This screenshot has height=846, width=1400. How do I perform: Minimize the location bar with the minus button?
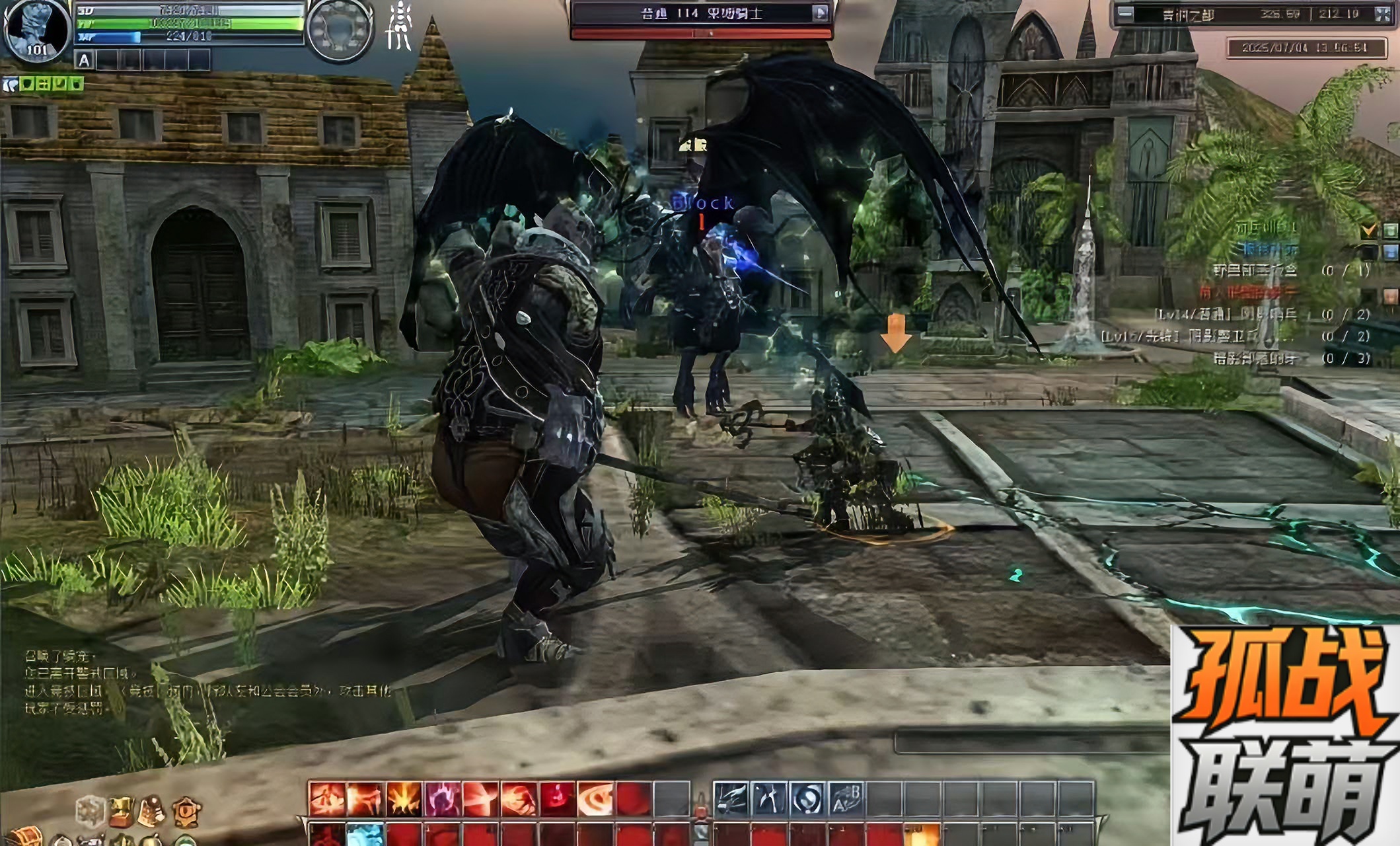(1125, 13)
